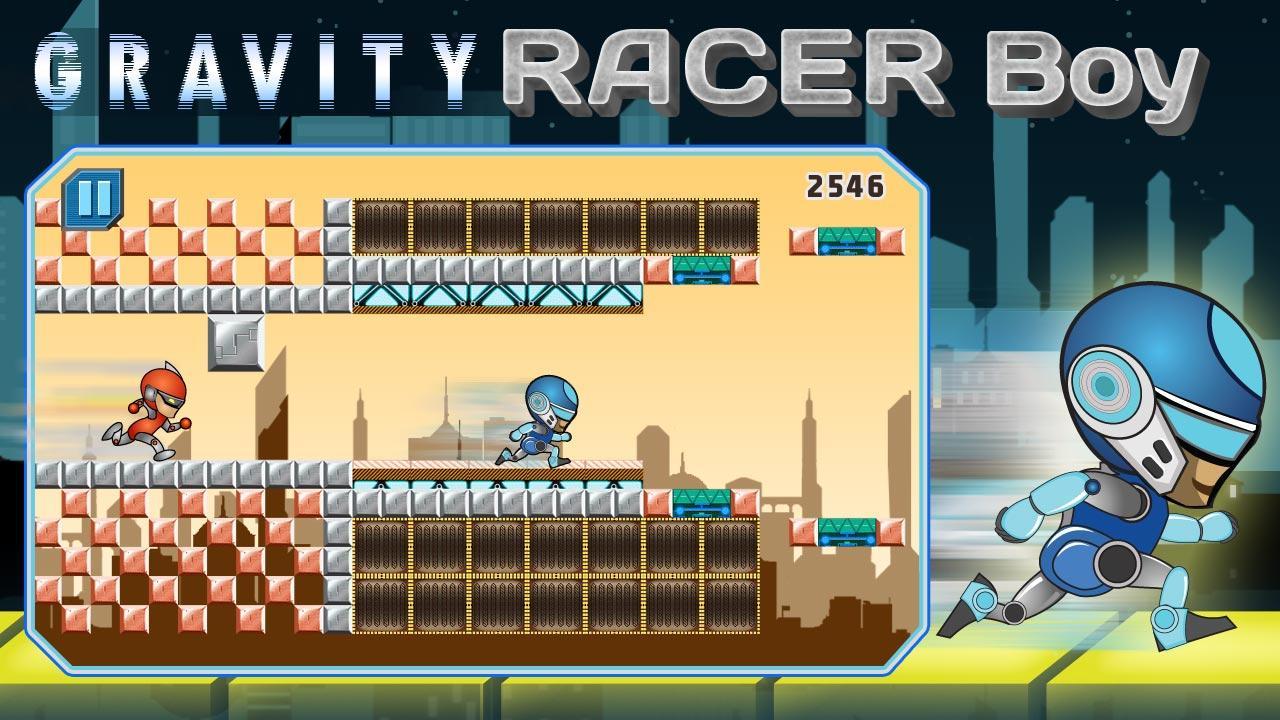Tap the gray puzzle-piece crate block
This screenshot has height=720, width=1280.
click(236, 344)
